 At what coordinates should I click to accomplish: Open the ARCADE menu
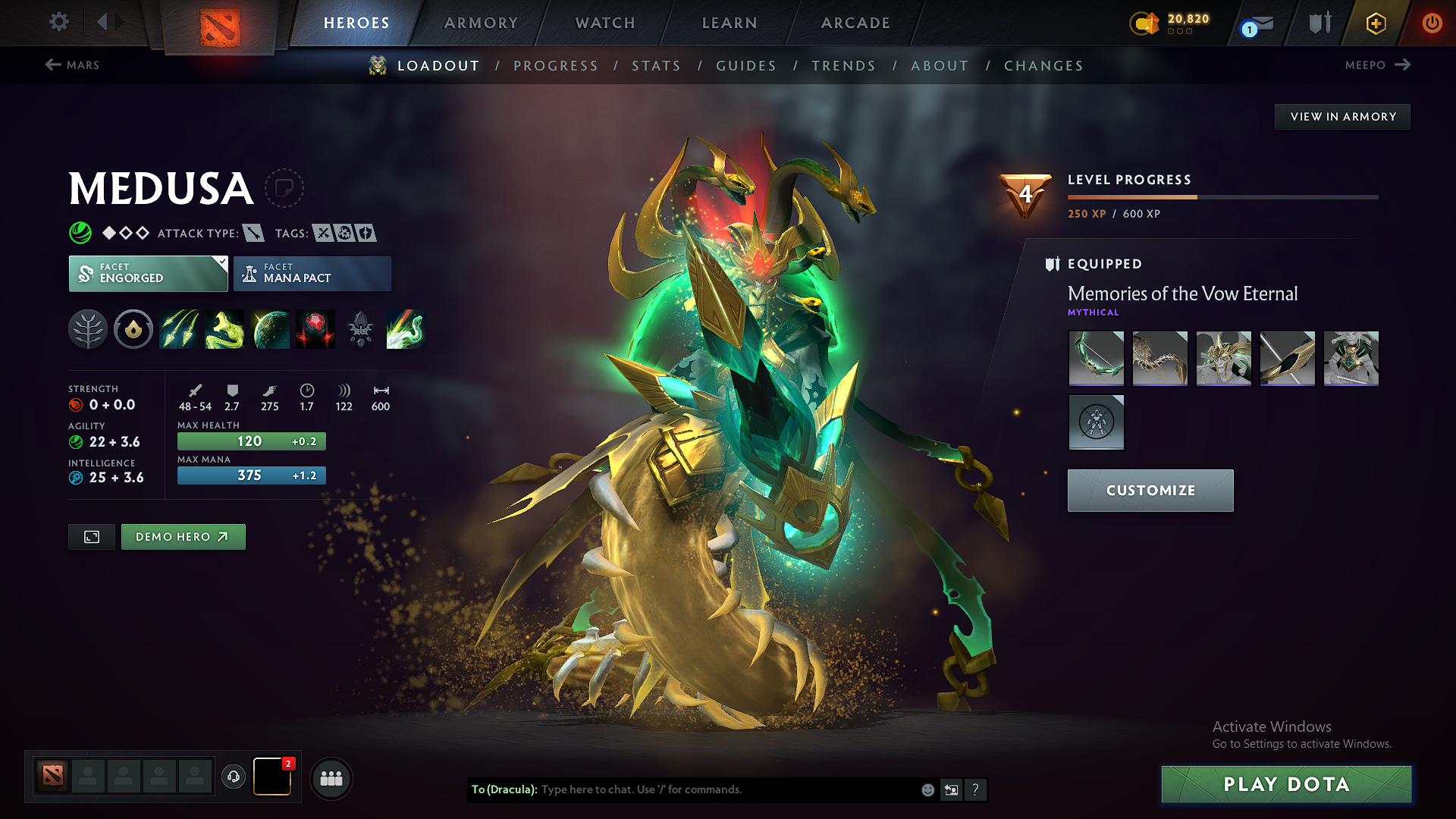click(x=854, y=23)
